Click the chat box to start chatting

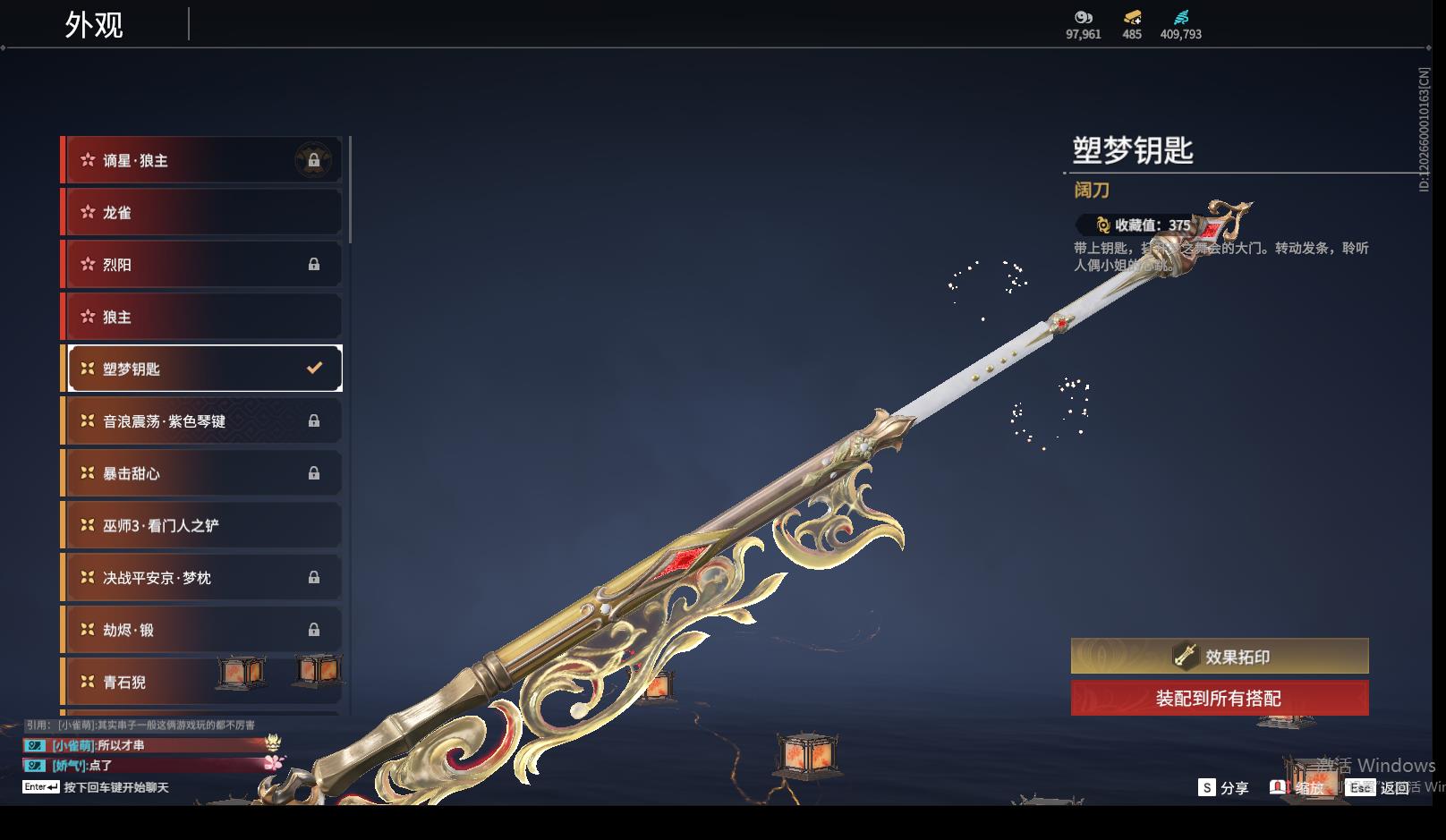point(115,787)
